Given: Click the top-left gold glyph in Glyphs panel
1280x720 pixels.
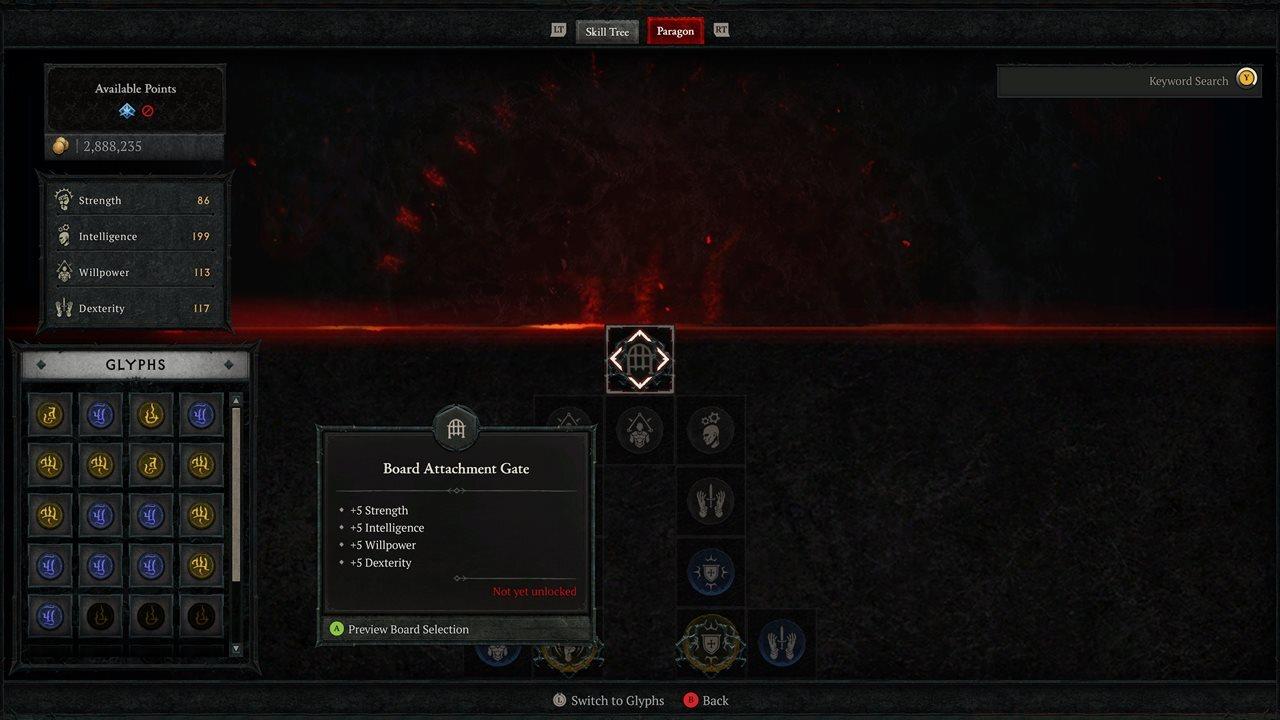Looking at the screenshot, I should [49, 414].
